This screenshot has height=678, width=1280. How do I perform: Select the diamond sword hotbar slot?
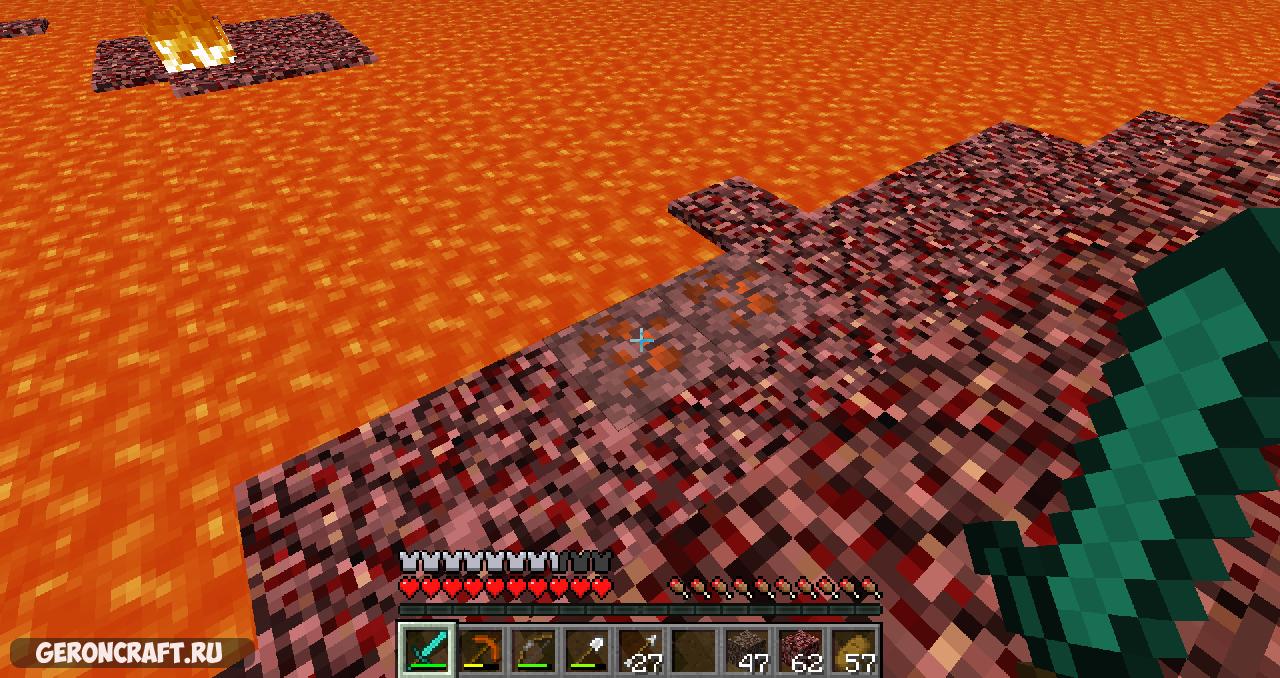(x=427, y=650)
